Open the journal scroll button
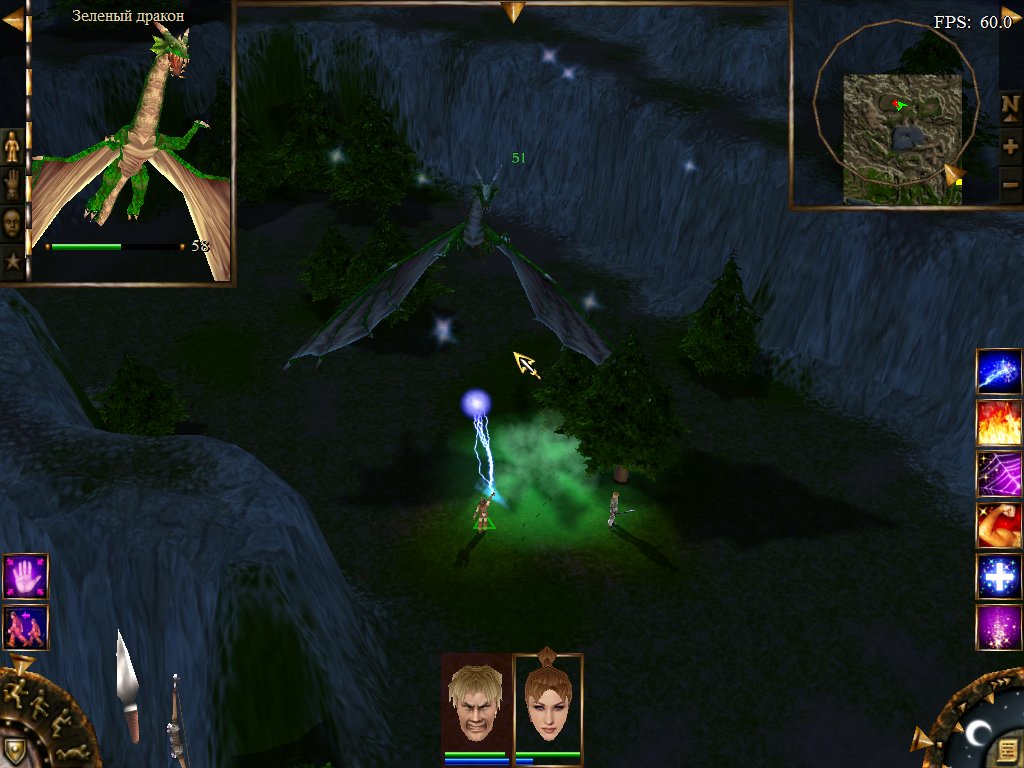The width and height of the screenshot is (1024, 768). pos(1006,748)
